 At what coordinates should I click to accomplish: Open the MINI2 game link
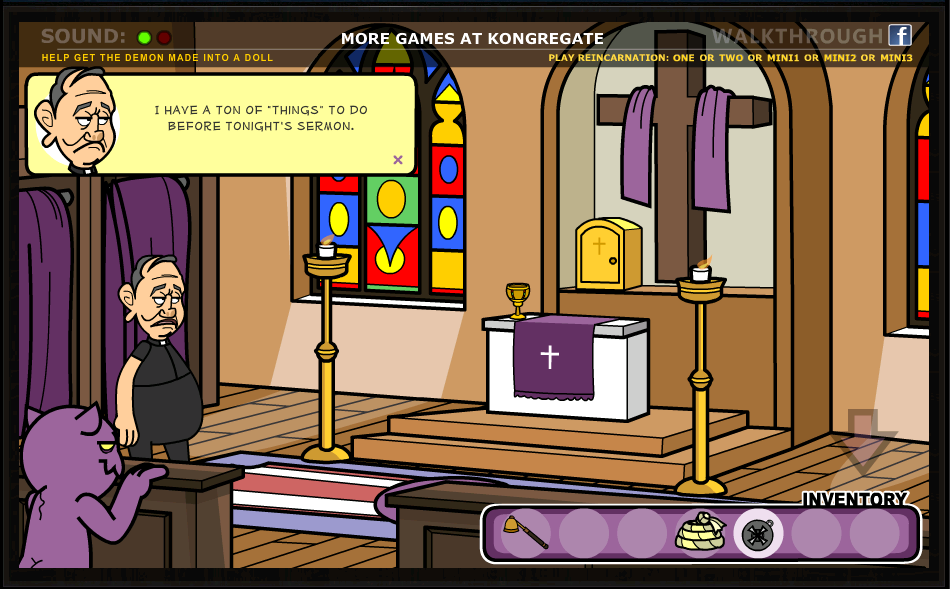[x=835, y=58]
